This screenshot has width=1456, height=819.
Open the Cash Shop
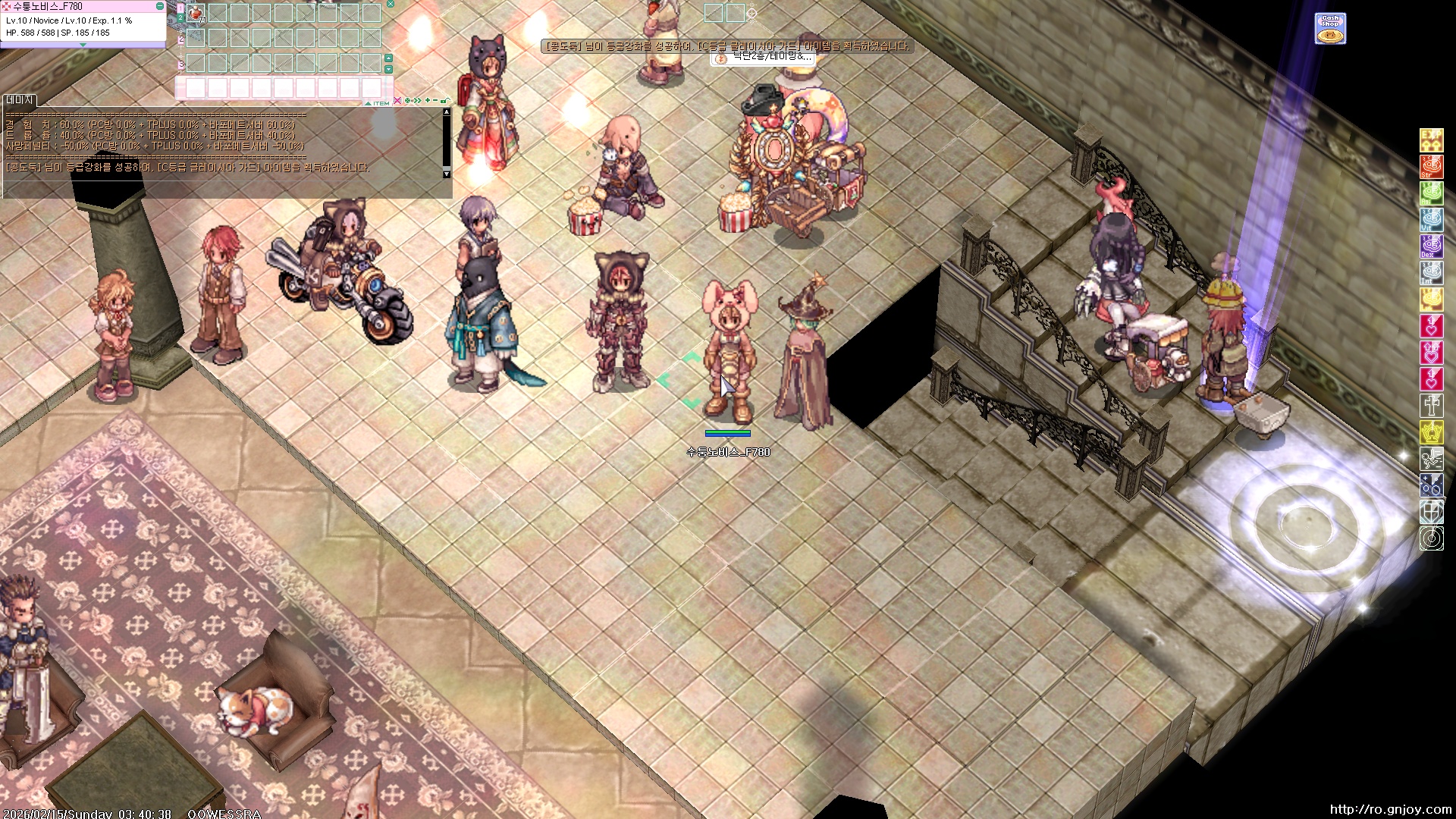[x=1330, y=29]
